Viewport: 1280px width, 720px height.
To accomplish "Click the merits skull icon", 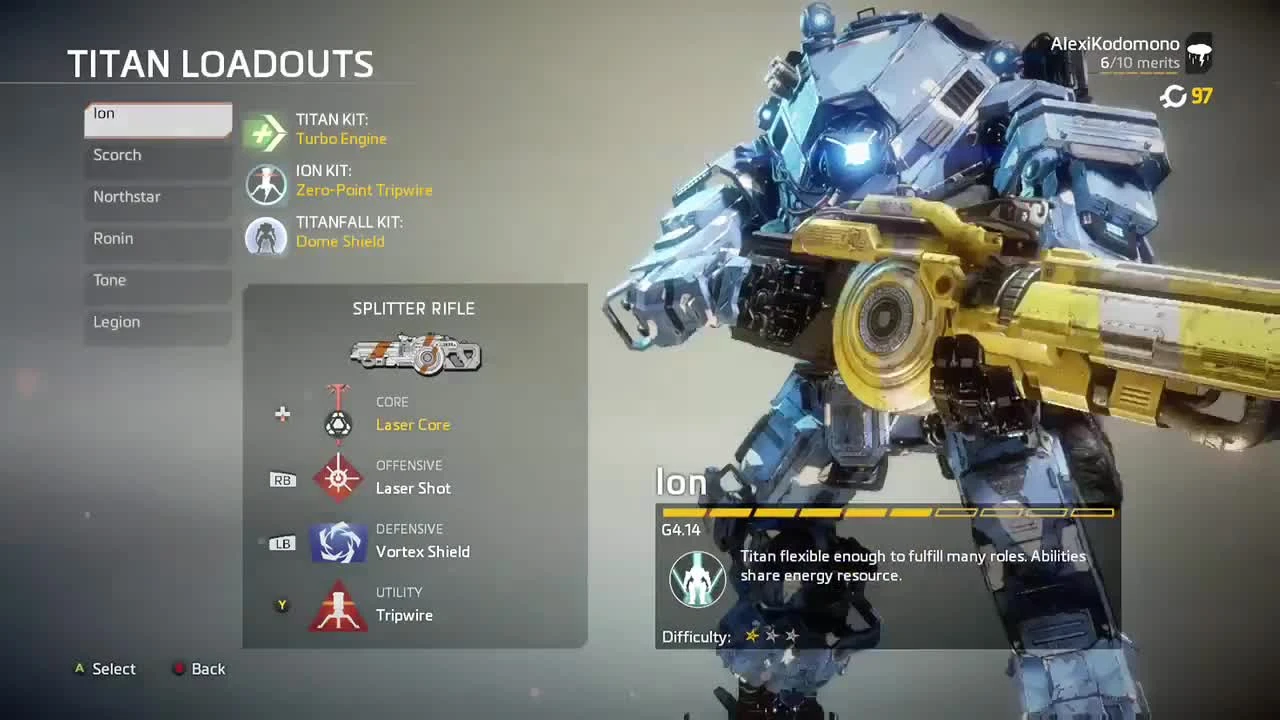I will coord(1199,55).
